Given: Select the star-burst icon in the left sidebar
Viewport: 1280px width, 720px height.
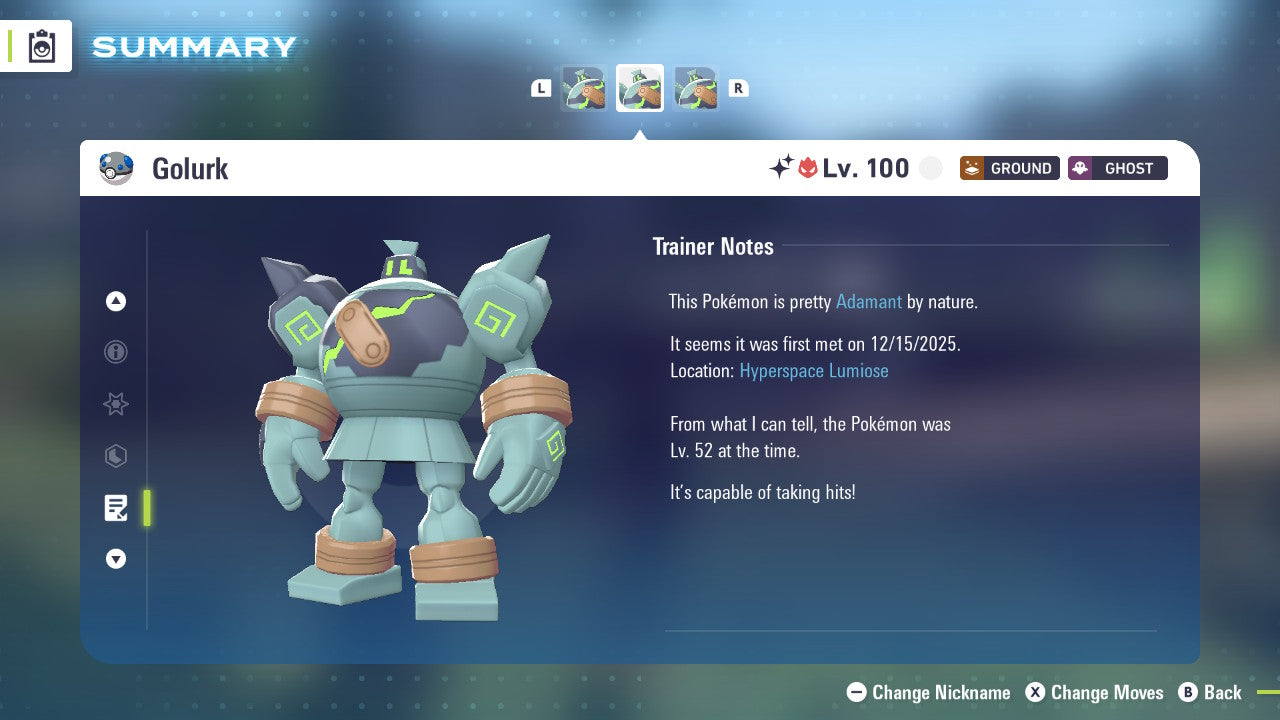Looking at the screenshot, I should tap(116, 404).
